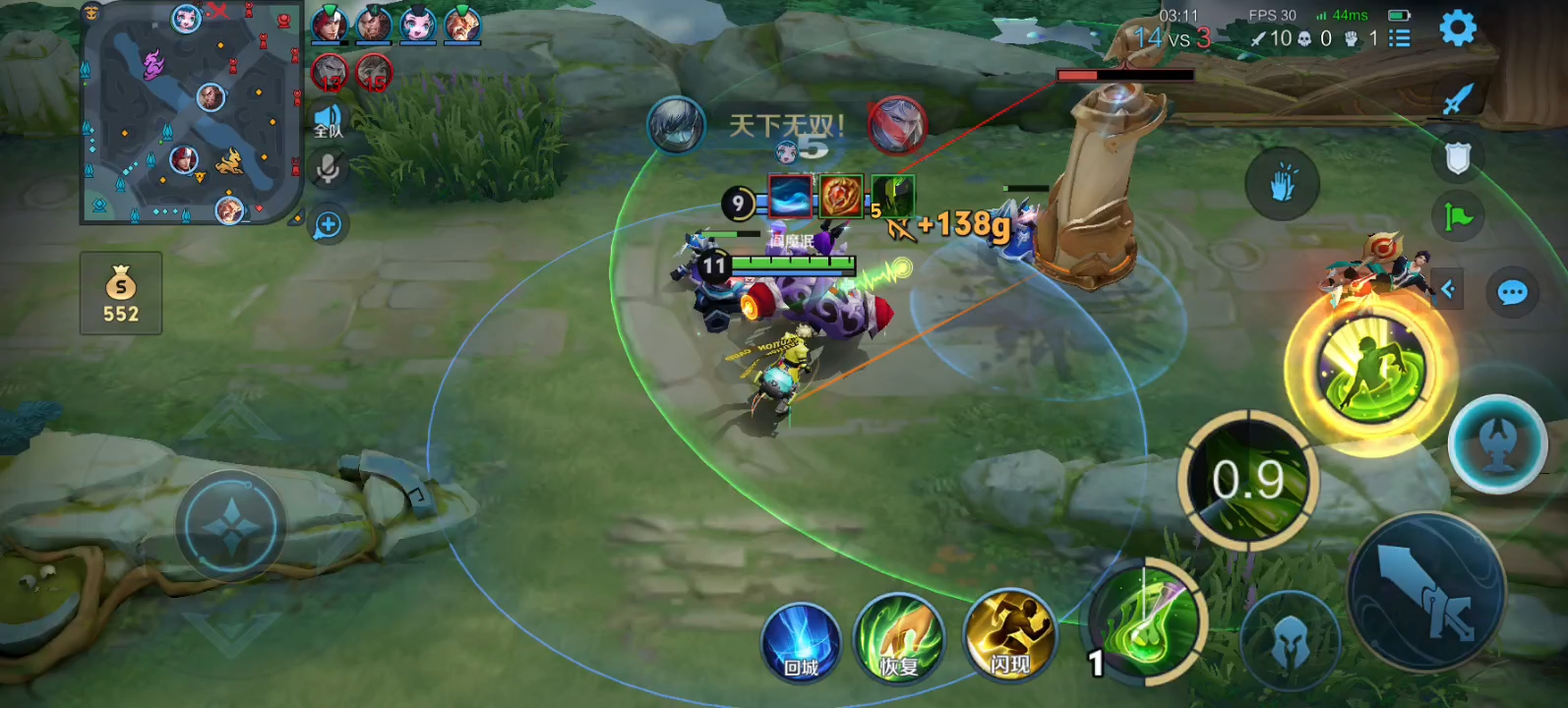The image size is (1568, 708).
Task: Open the shop with 552 gold
Action: (x=121, y=293)
